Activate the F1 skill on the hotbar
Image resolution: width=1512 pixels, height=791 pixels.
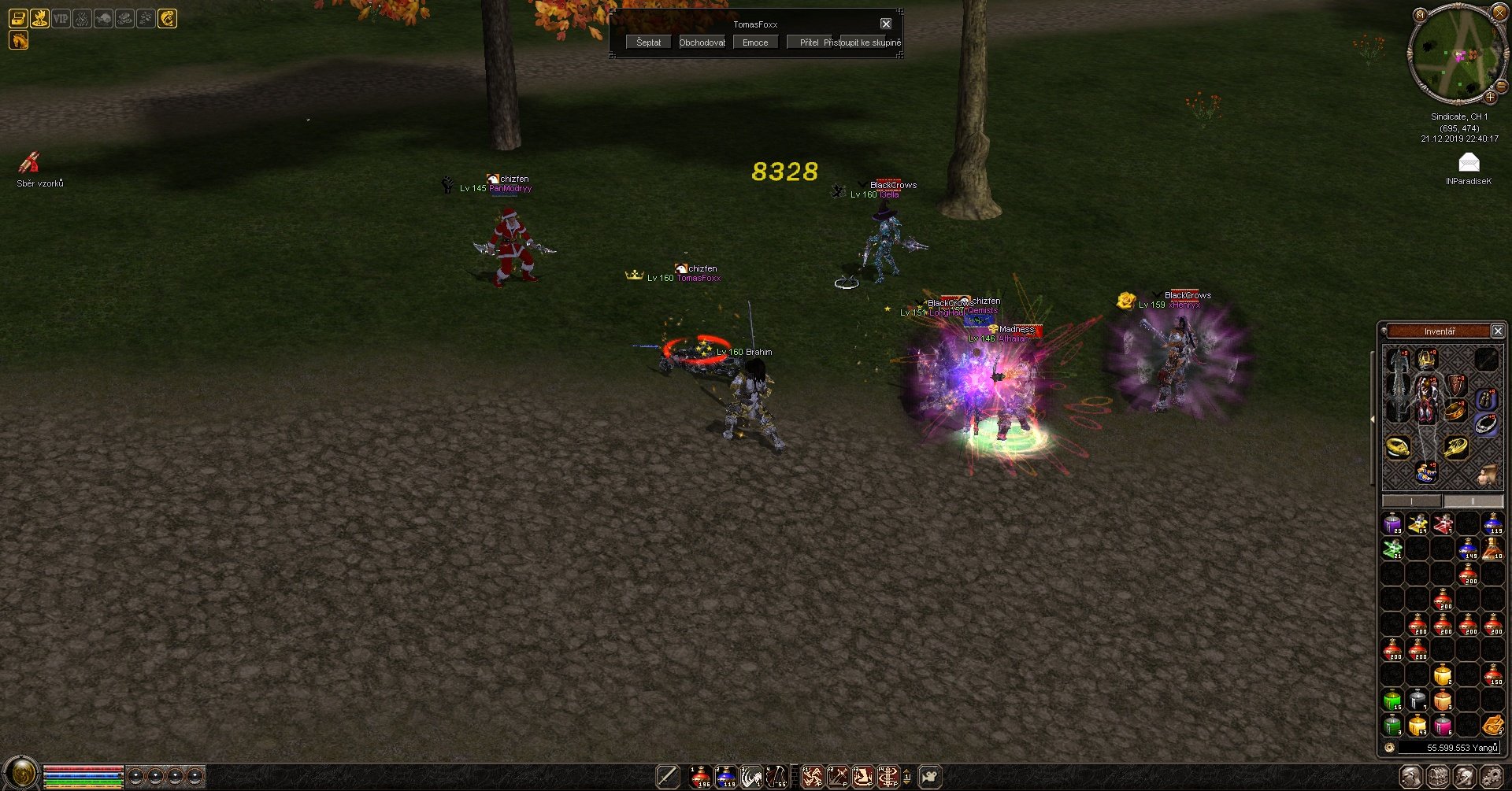point(813,777)
